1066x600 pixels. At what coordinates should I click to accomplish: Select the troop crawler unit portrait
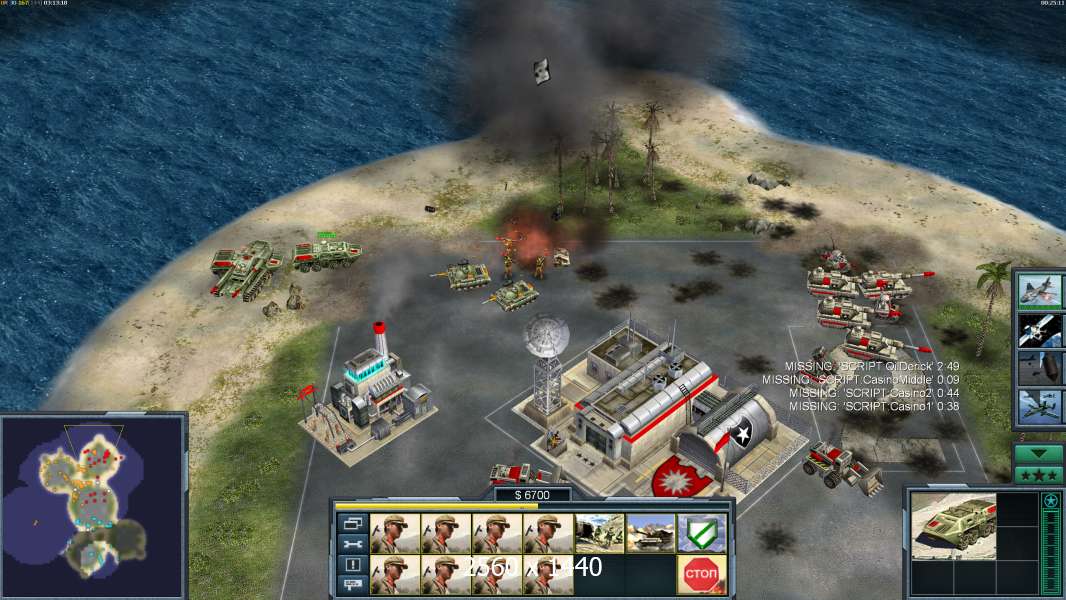pos(953,524)
